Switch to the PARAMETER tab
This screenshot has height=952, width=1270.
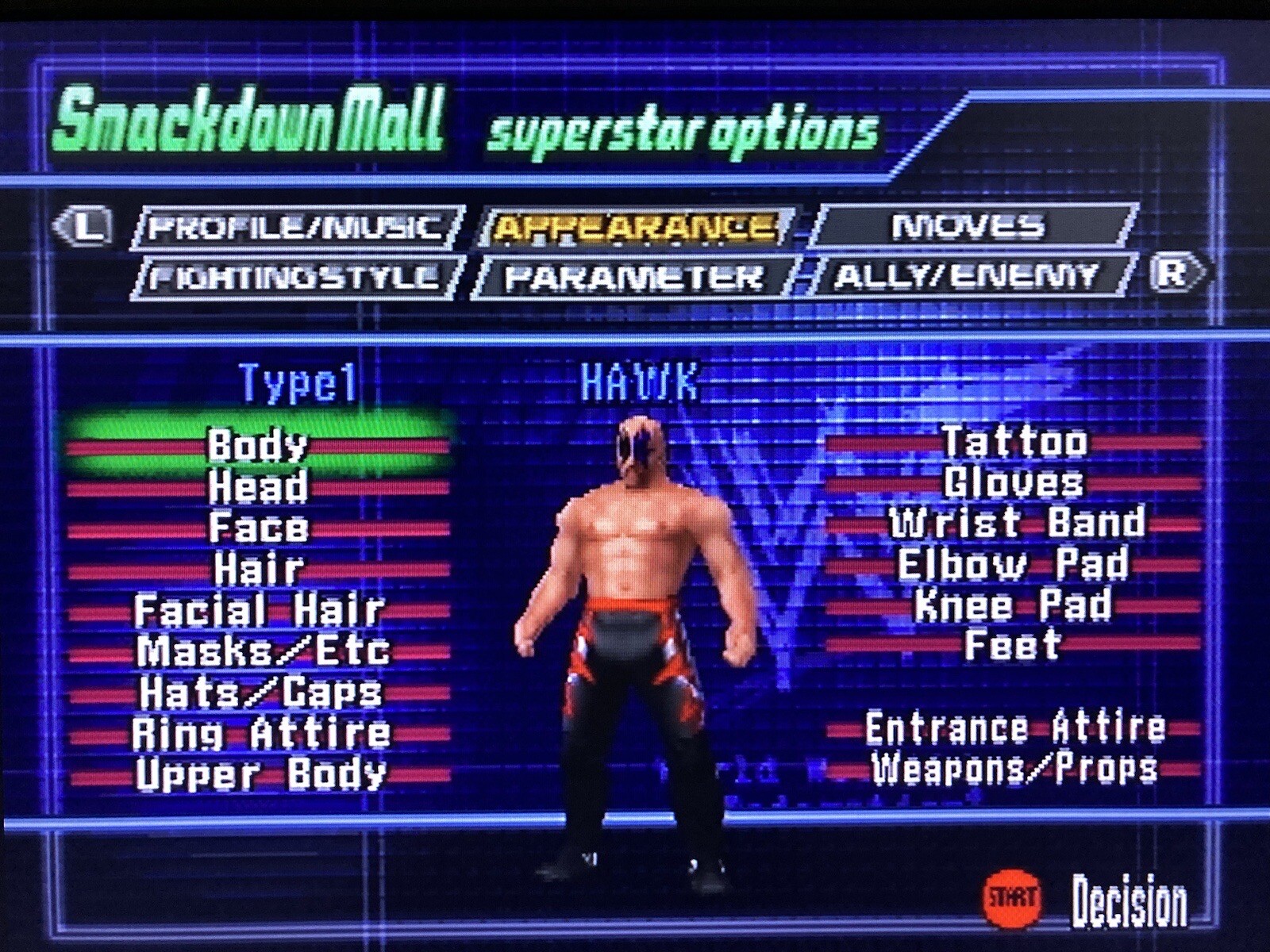coord(635,275)
